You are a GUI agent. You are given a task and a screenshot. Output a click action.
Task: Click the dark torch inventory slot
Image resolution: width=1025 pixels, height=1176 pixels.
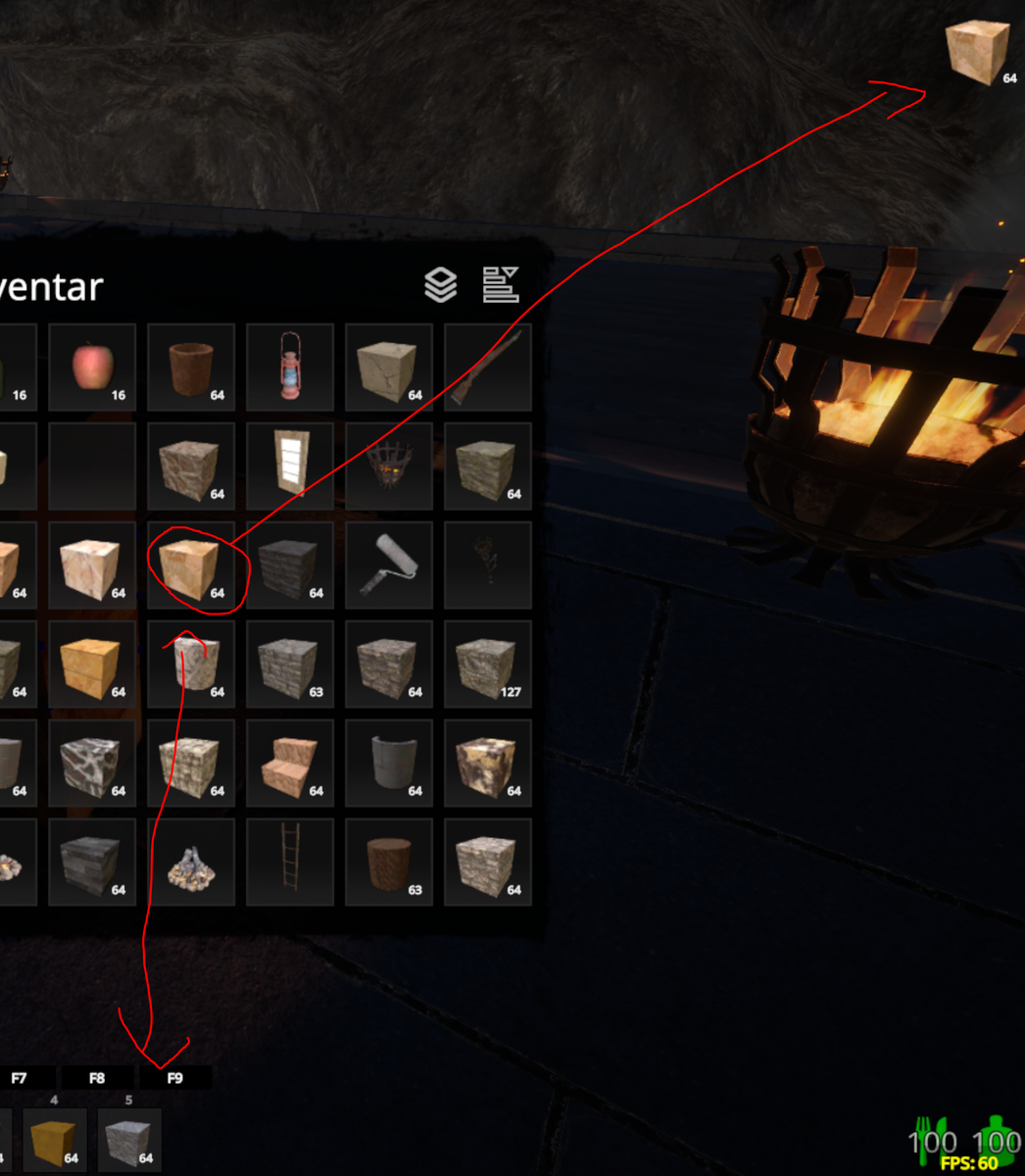488,565
